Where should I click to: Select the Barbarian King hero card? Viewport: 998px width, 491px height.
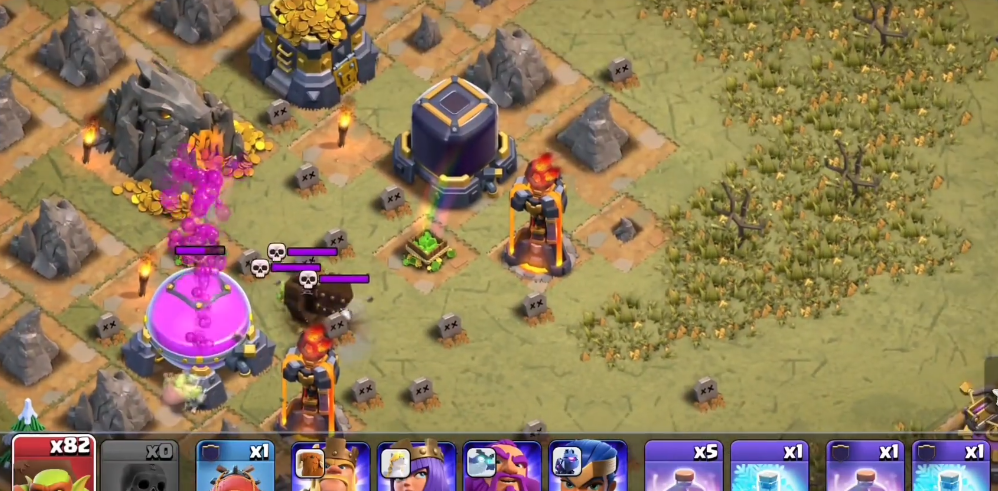pyautogui.click(x=330, y=466)
